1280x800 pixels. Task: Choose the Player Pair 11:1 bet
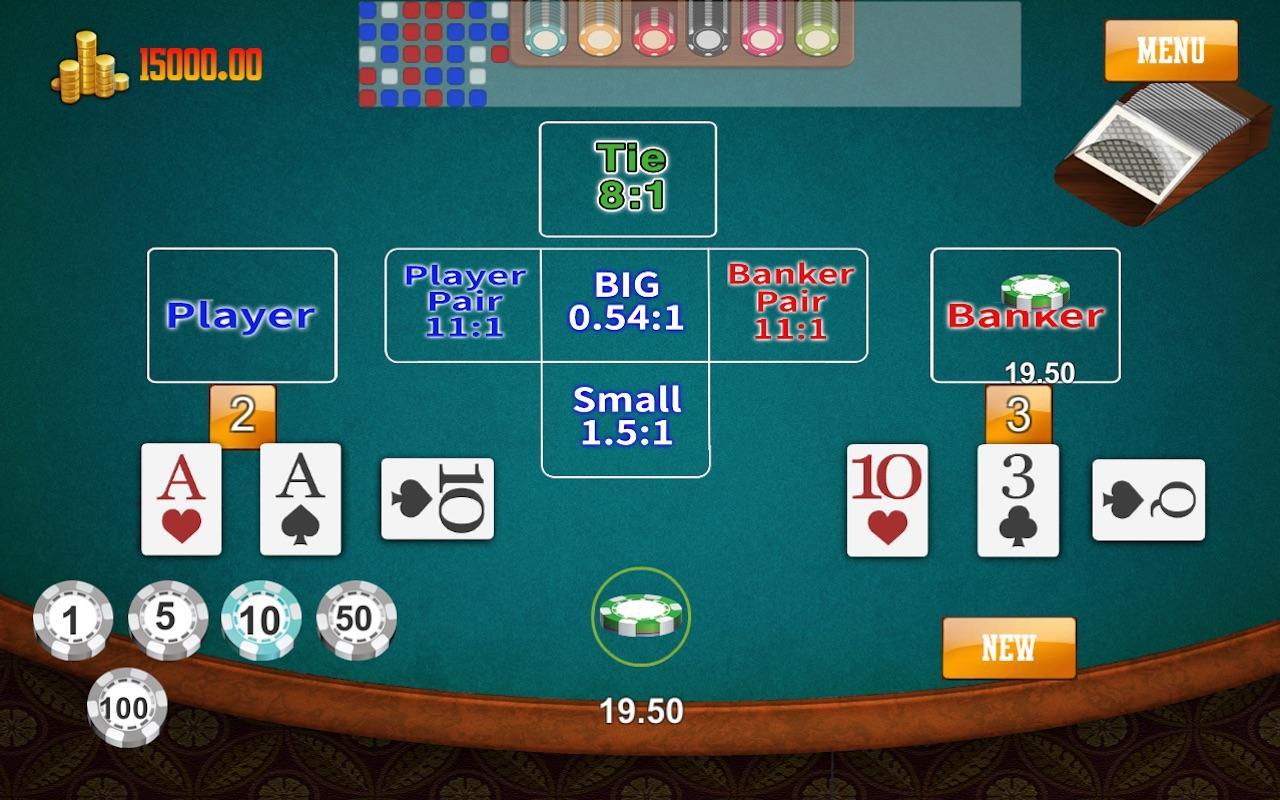coord(463,303)
